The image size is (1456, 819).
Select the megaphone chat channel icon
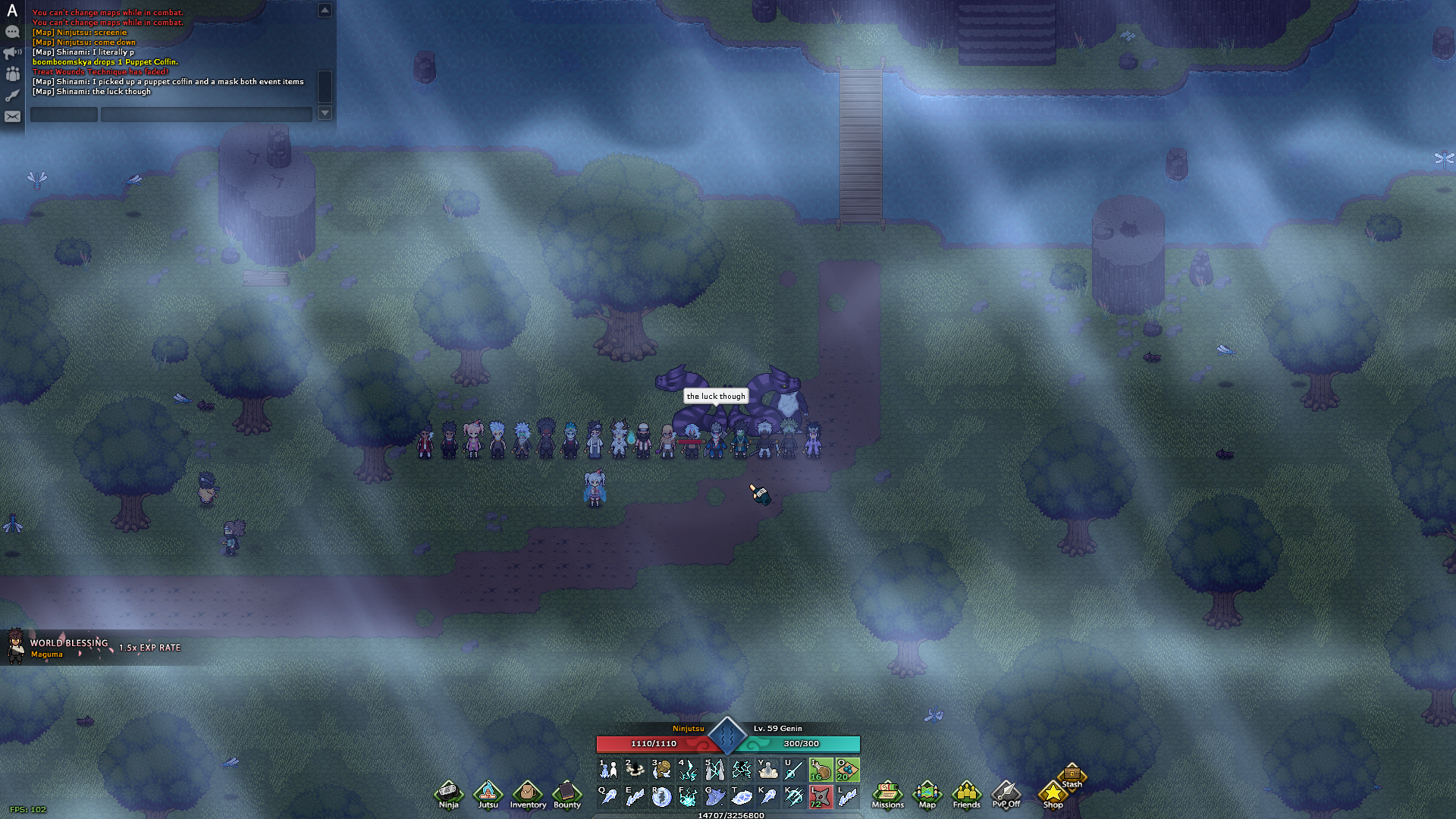[x=12, y=53]
